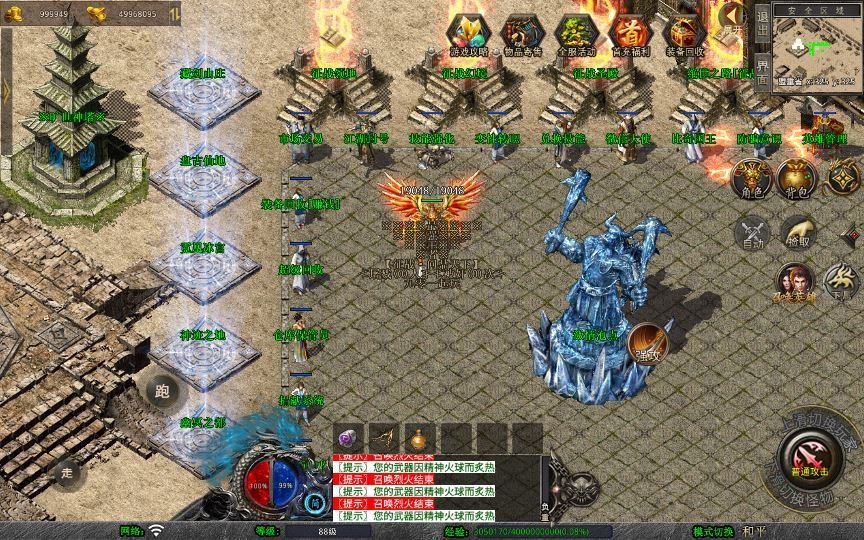Open the 游戏攻略 game guide icon

click(x=467, y=35)
